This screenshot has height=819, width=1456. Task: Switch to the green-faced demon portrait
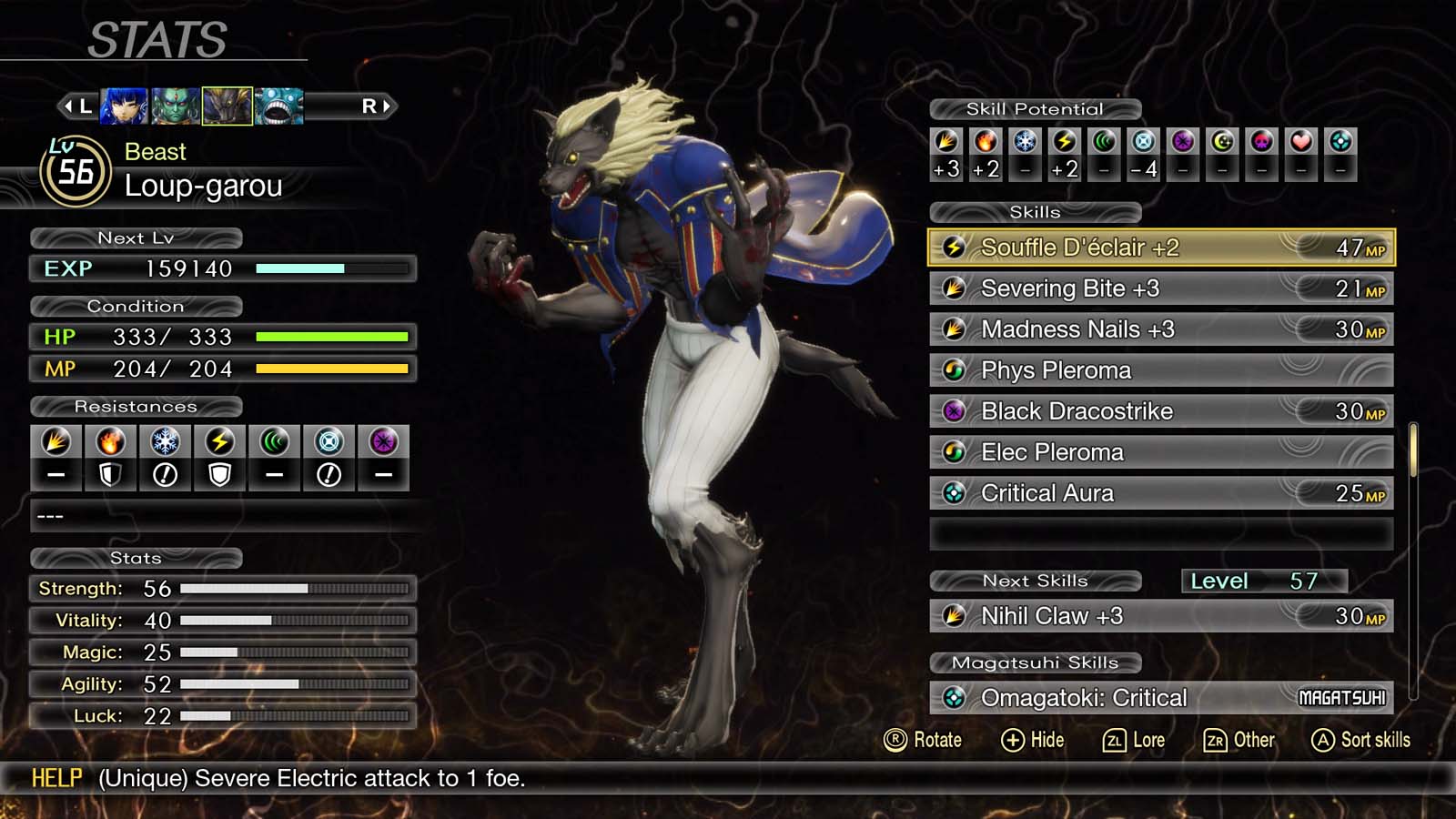click(x=175, y=106)
